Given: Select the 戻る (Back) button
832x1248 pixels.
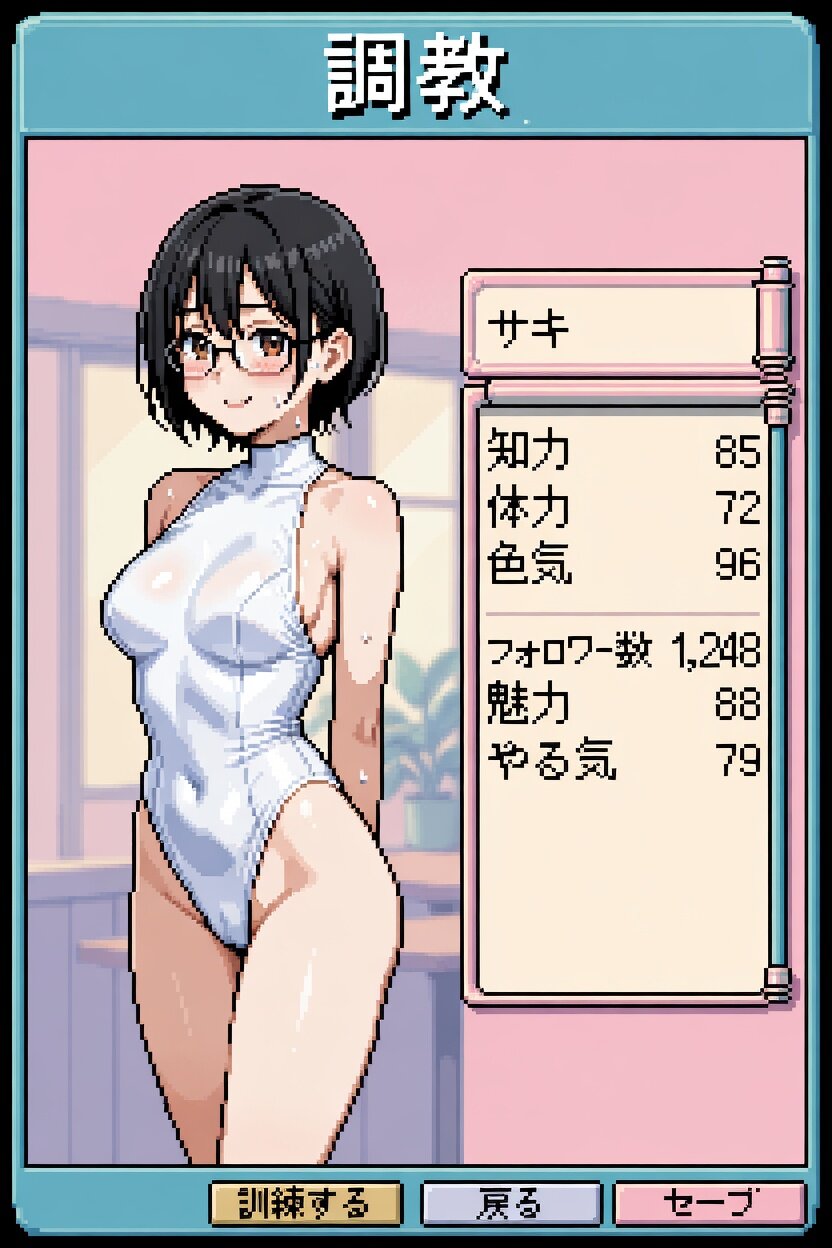Looking at the screenshot, I should [x=511, y=1203].
